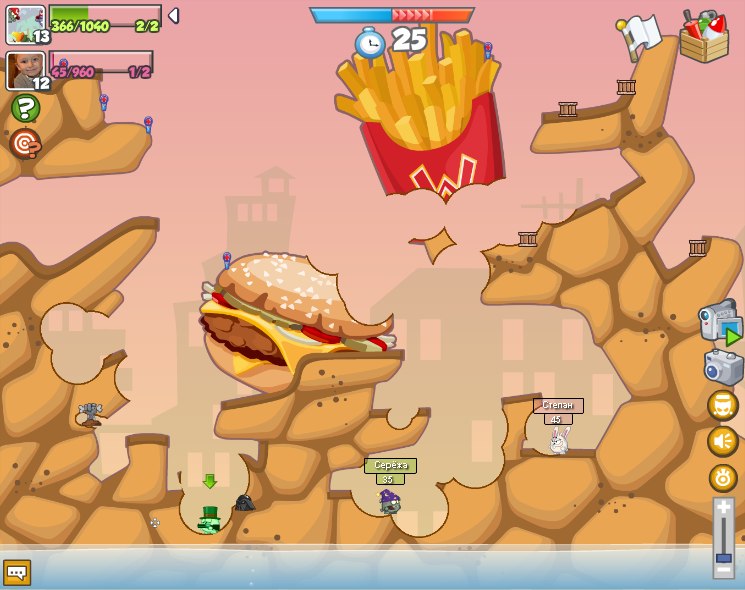Viewport: 745px width, 590px height.
Task: Take a screenshot with the photo camera
Action: (x=723, y=367)
